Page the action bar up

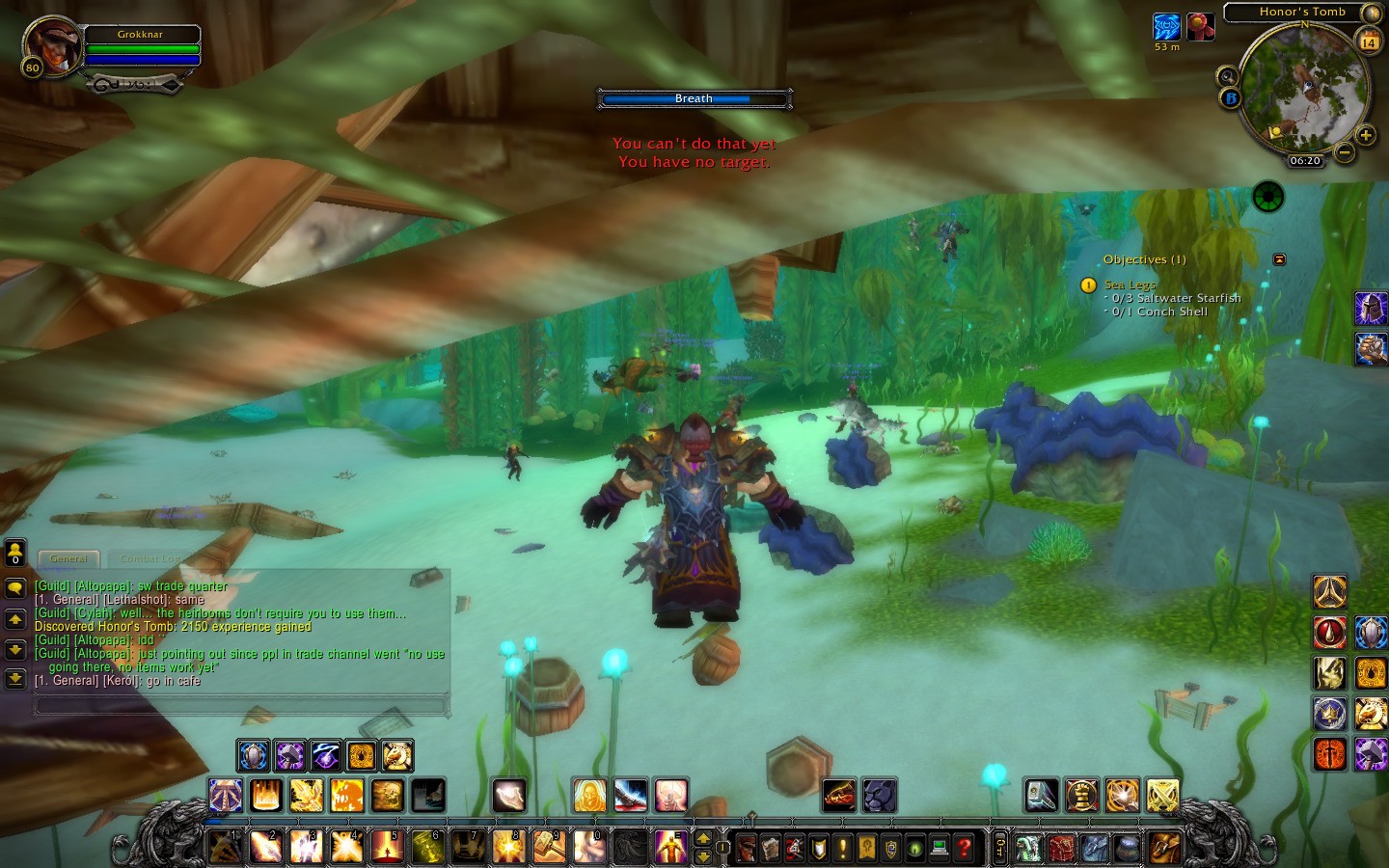click(x=703, y=837)
